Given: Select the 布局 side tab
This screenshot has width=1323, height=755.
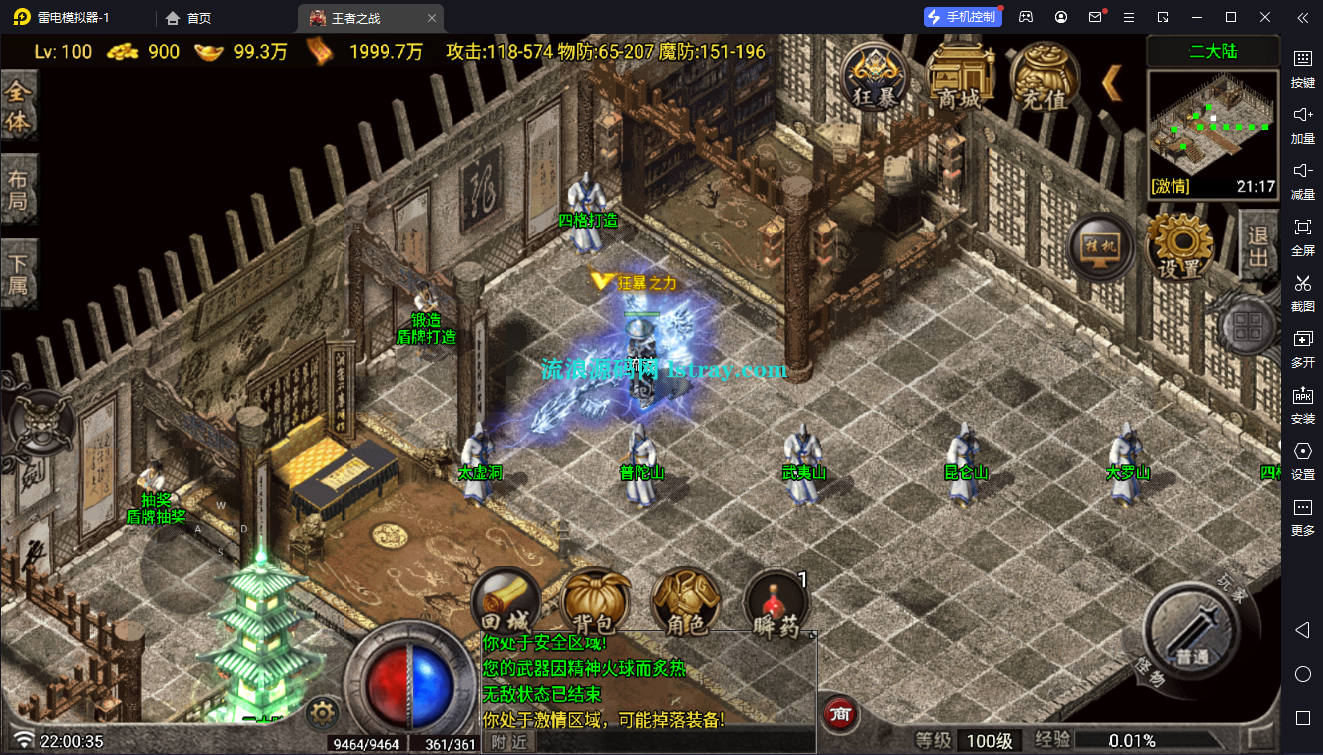Looking at the screenshot, I should click(x=19, y=191).
